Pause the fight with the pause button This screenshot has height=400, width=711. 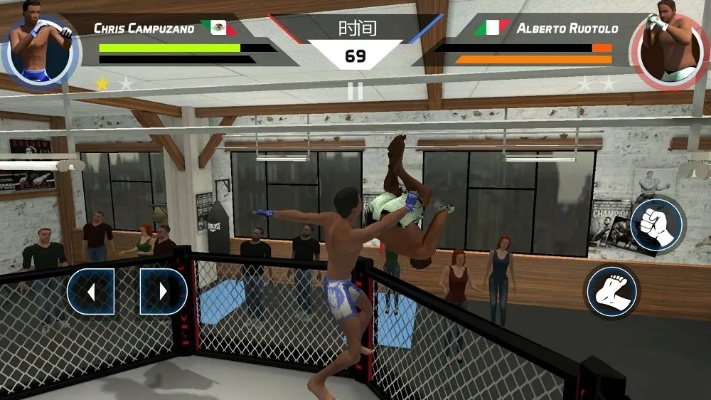pos(355,91)
